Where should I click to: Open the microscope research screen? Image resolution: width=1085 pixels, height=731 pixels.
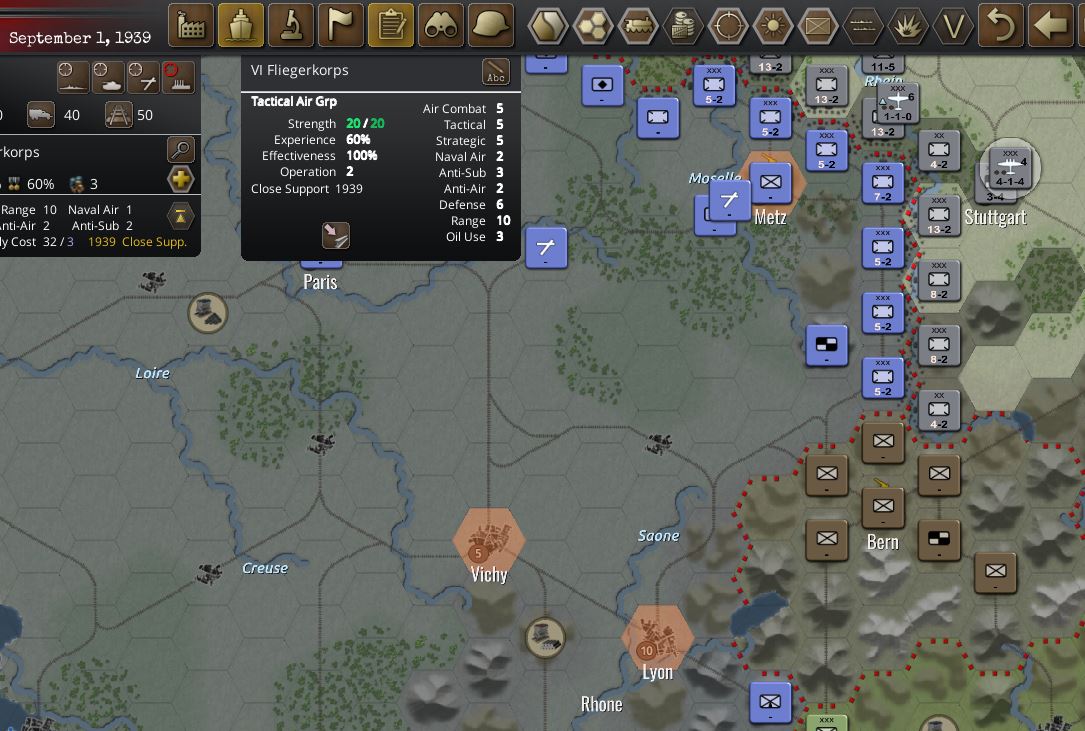tap(292, 26)
